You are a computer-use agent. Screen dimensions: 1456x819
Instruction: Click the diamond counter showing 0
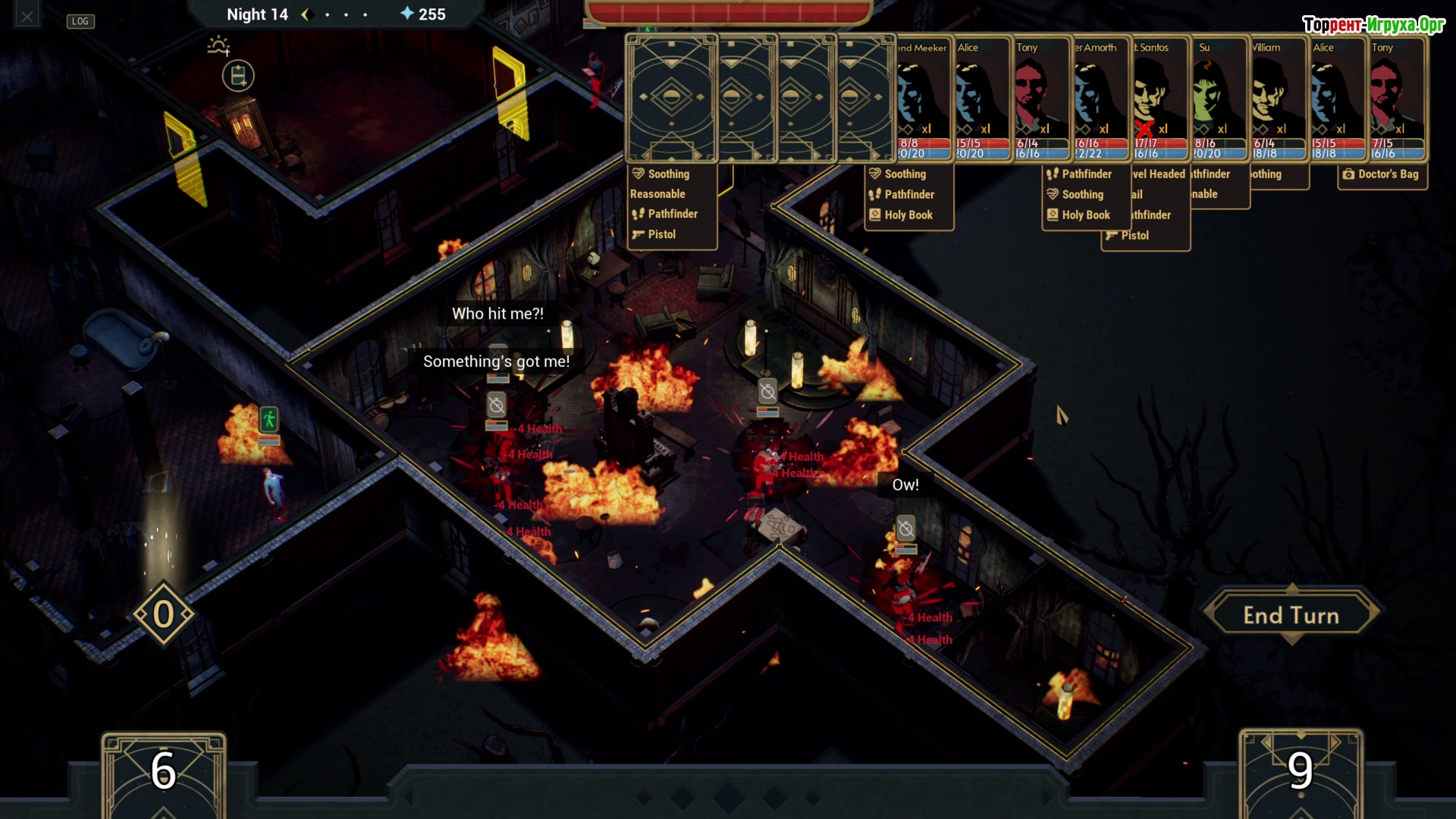pyautogui.click(x=164, y=614)
